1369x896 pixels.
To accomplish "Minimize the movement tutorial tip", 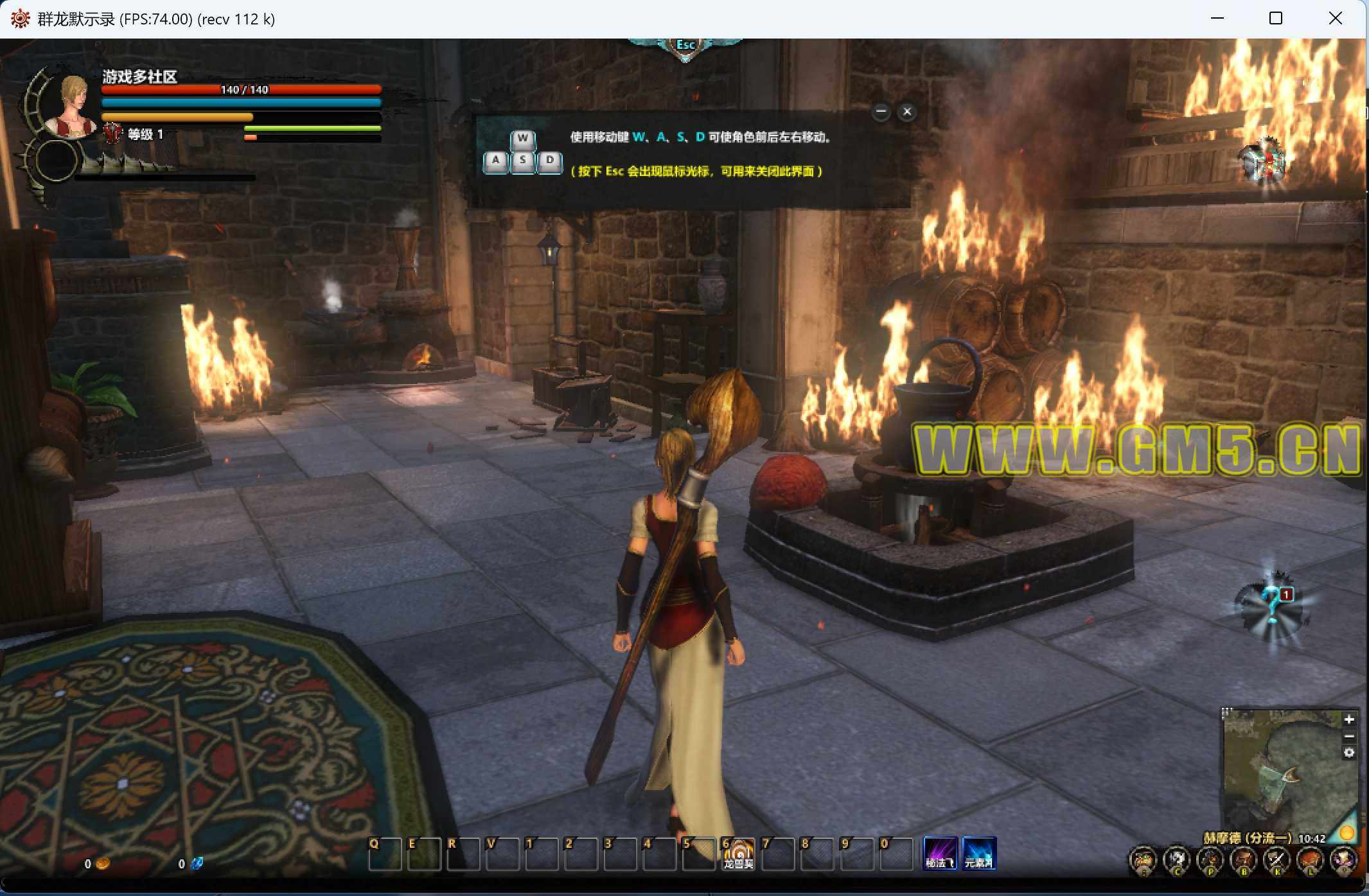I will click(x=881, y=112).
